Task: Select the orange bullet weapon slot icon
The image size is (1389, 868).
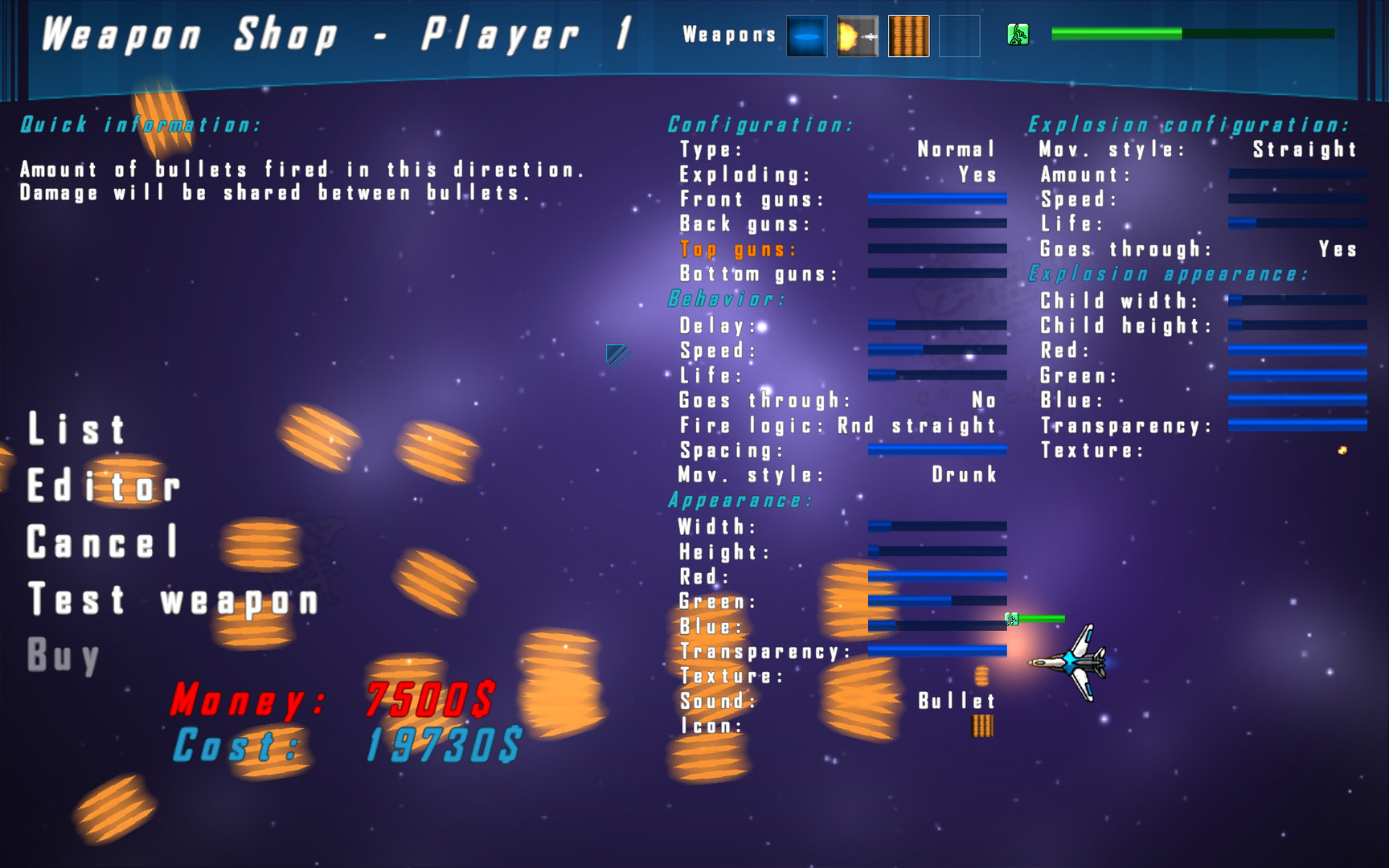Action: tap(908, 36)
